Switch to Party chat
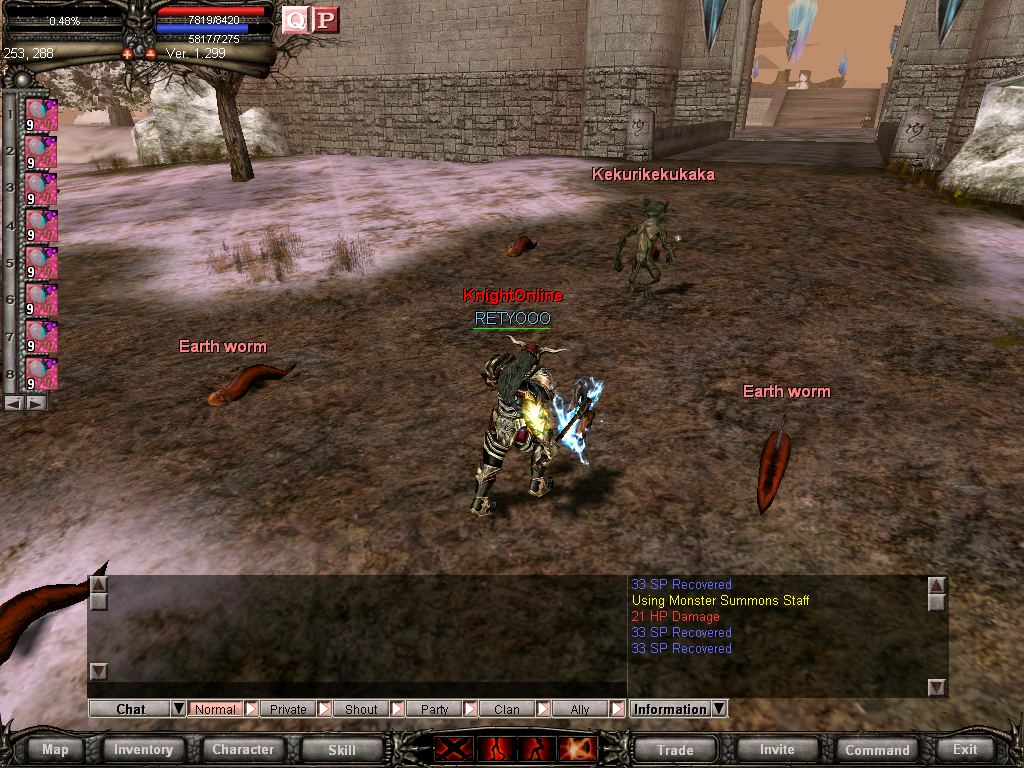This screenshot has height=768, width=1024. (x=434, y=709)
